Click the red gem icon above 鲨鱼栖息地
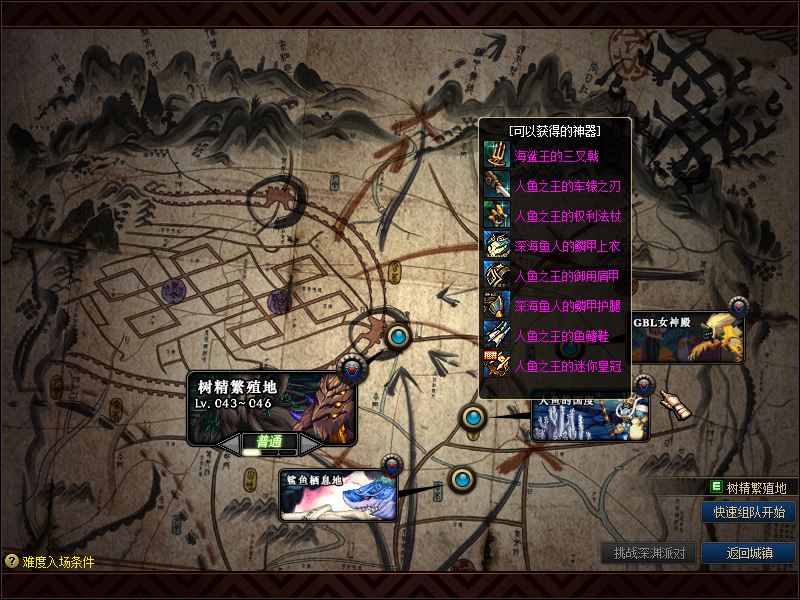Viewport: 800px width, 600px height. point(392,465)
